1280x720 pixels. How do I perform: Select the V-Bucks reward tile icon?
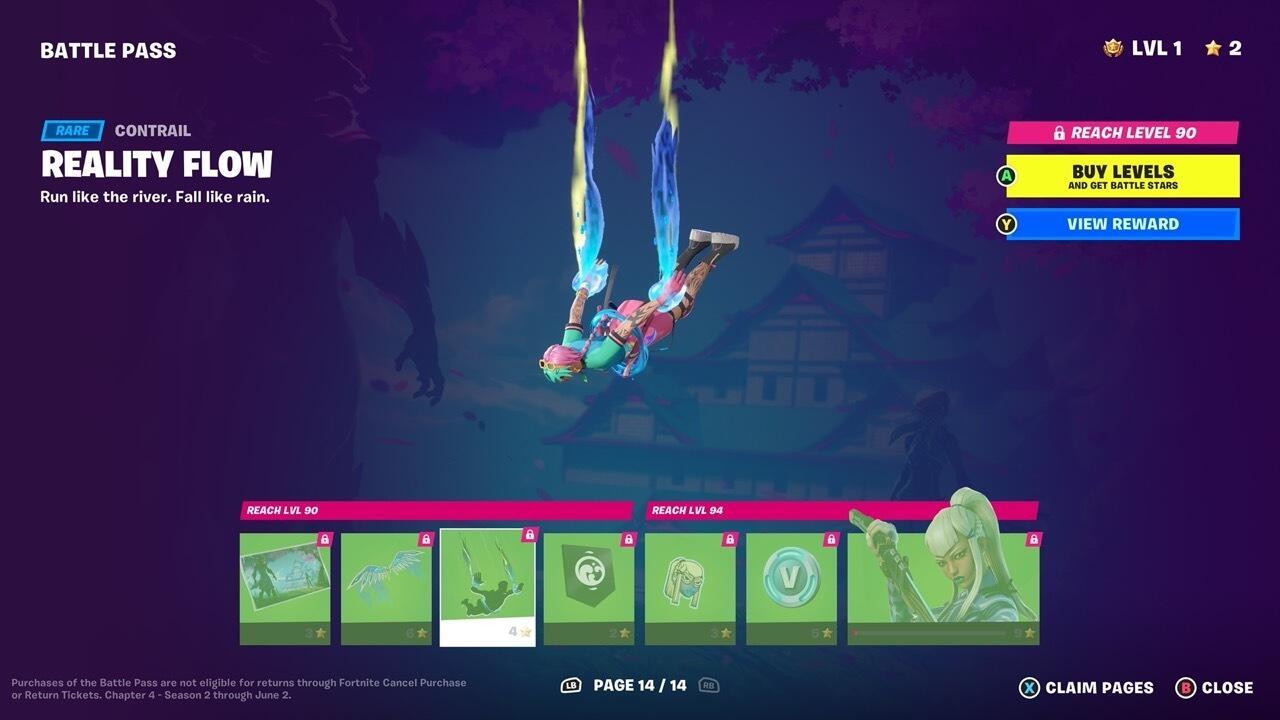(790, 585)
